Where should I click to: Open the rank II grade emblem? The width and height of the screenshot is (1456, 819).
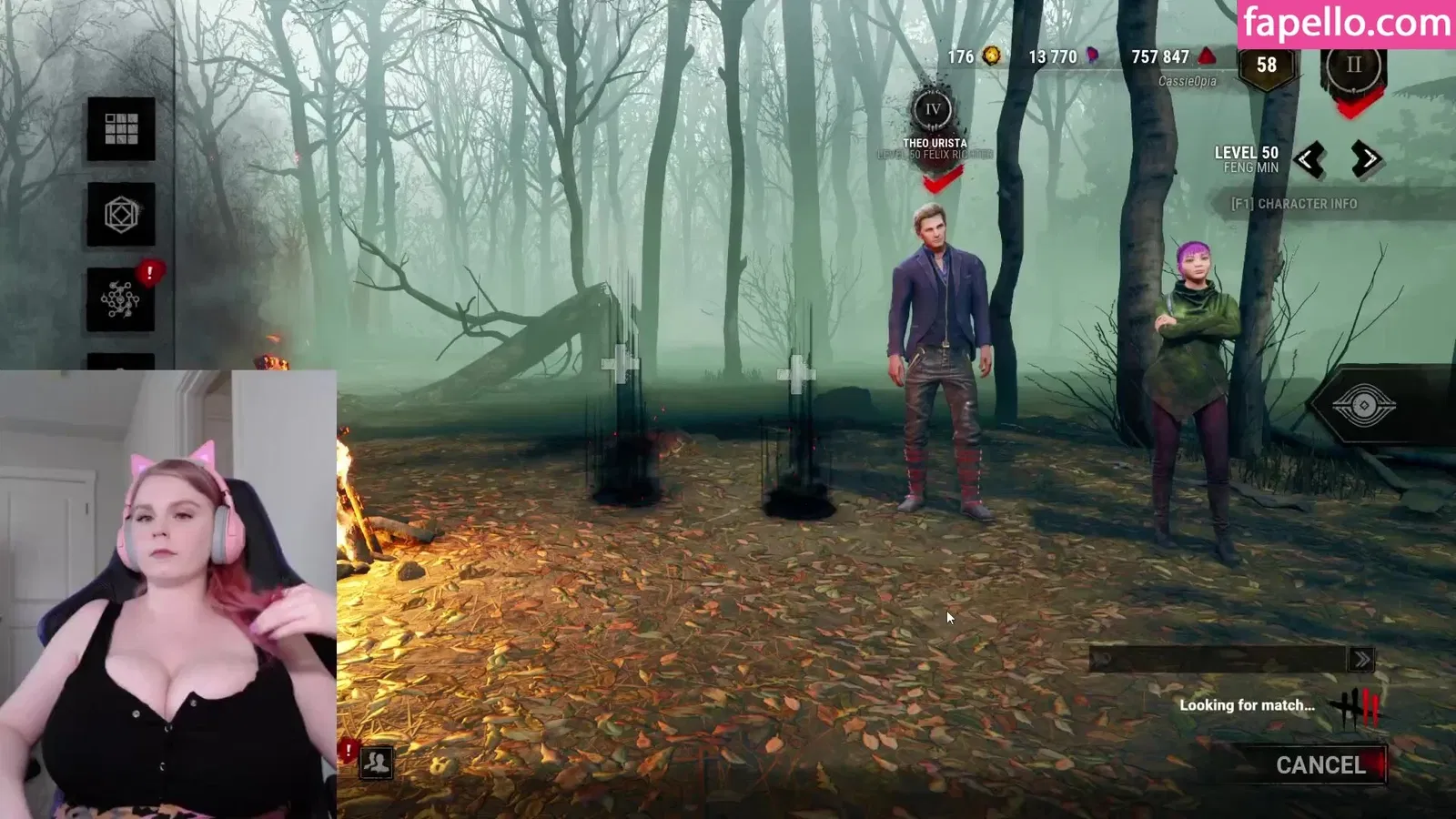click(1353, 67)
